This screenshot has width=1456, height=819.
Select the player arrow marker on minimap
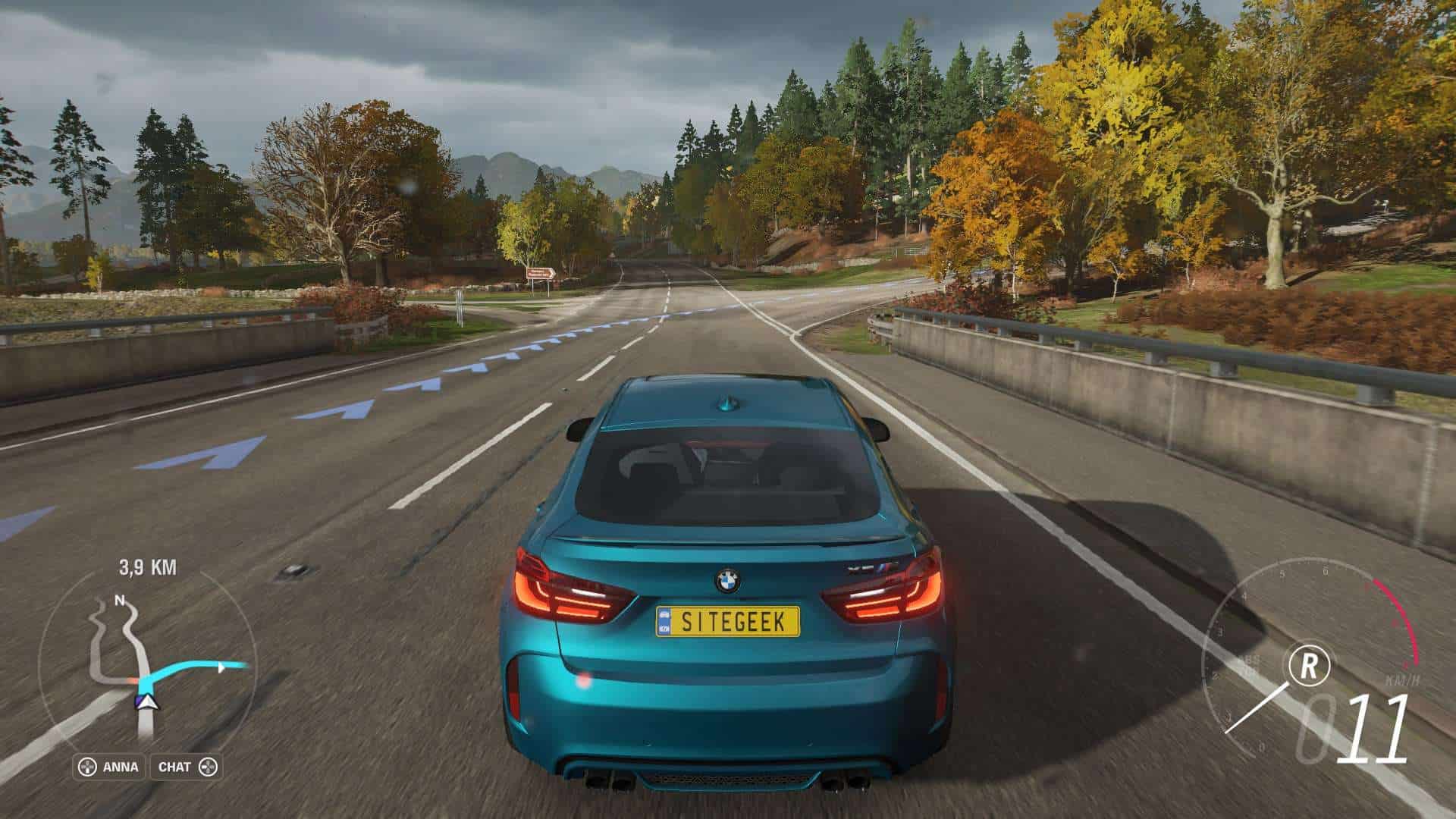[147, 703]
